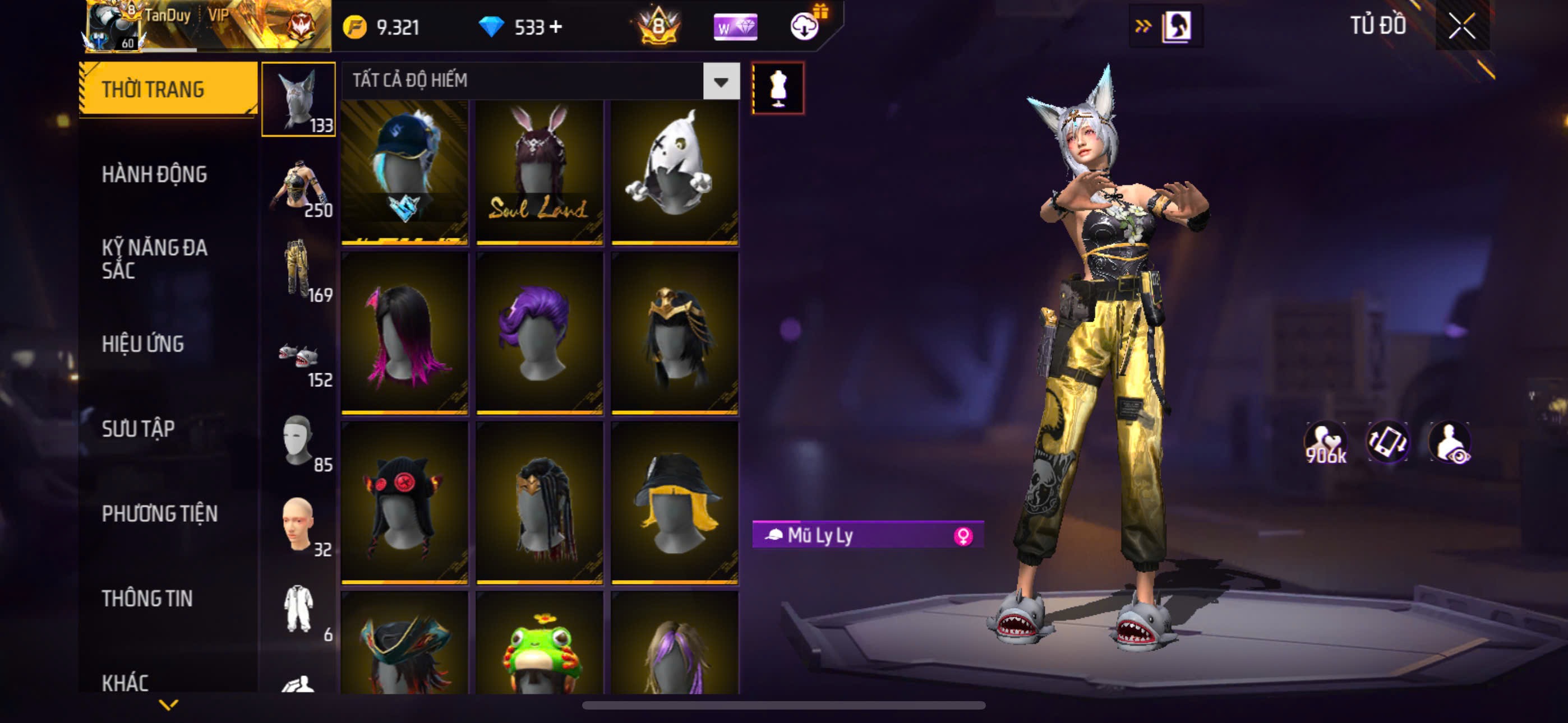Image resolution: width=1568 pixels, height=723 pixels.
Task: Open the Hiệu Ứng section
Action: click(x=142, y=345)
